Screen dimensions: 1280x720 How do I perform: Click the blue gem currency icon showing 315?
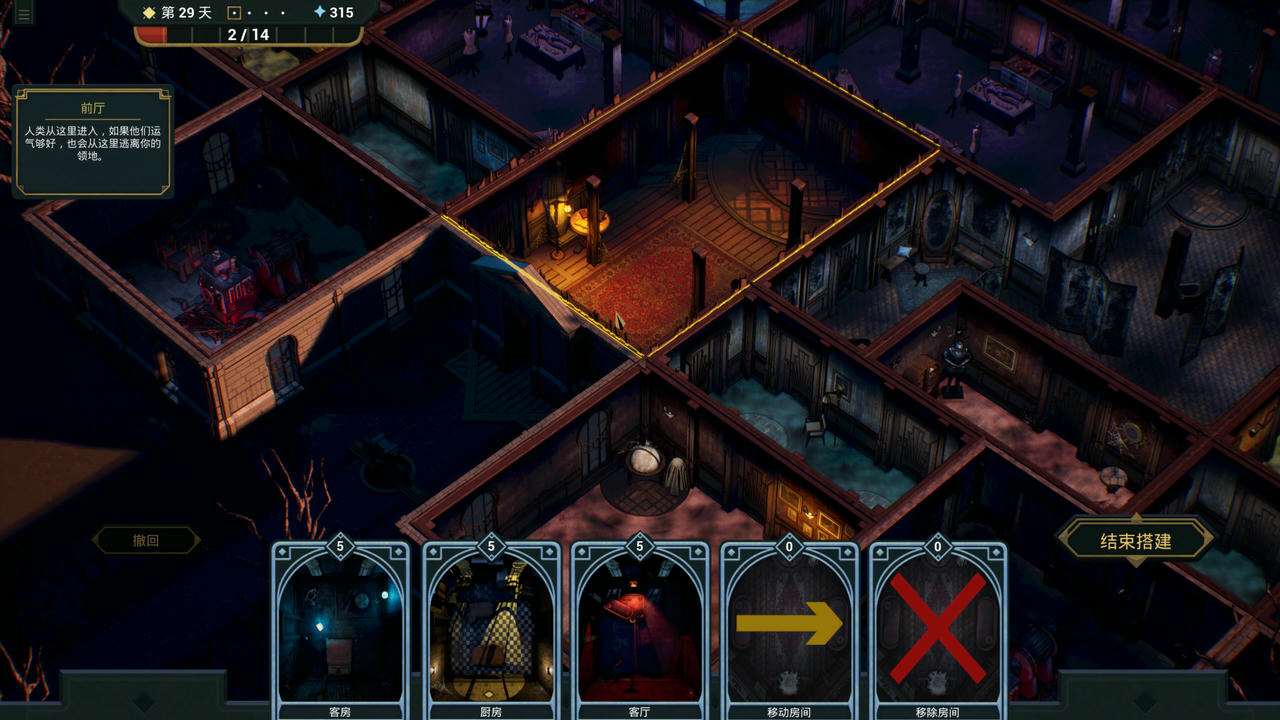point(321,13)
